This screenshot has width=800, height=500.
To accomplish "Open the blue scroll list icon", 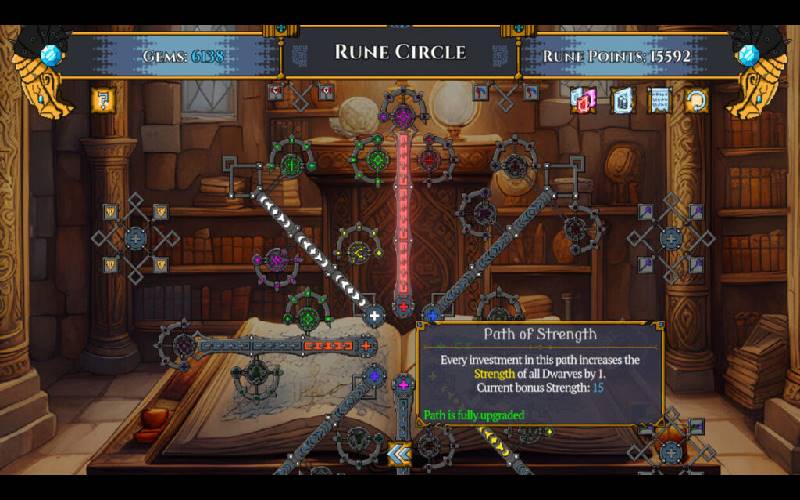I will [658, 99].
